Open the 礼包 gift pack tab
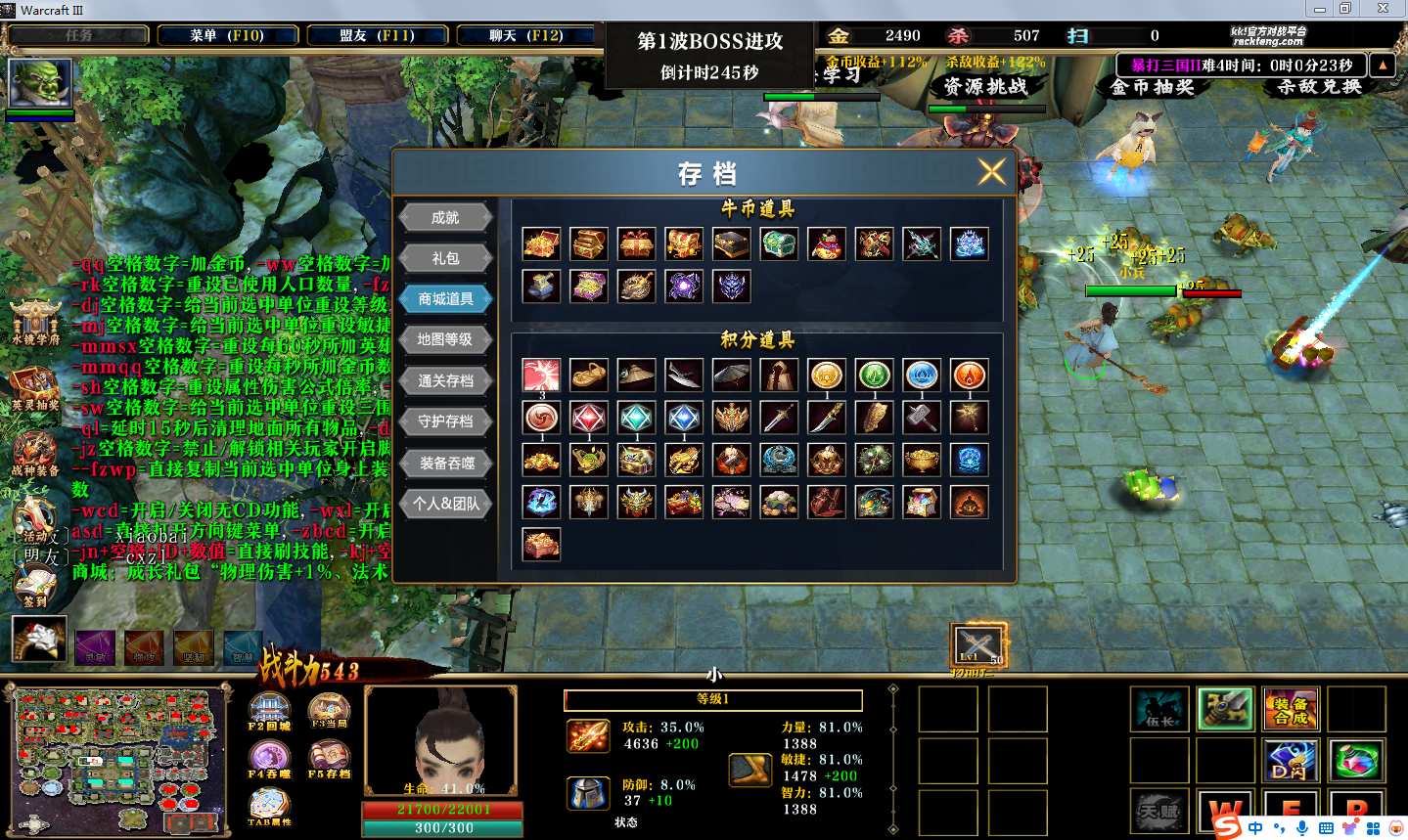The height and width of the screenshot is (840, 1408). 445,258
